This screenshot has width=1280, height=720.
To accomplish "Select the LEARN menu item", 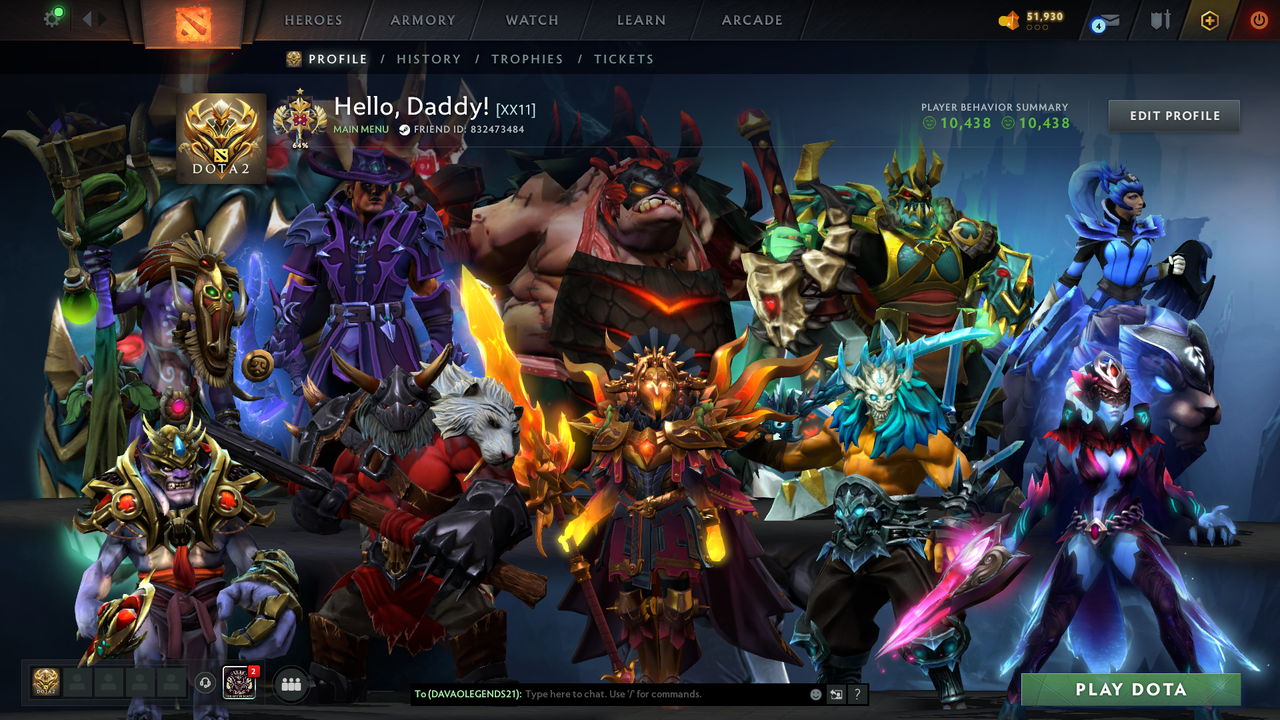I will [x=641, y=20].
